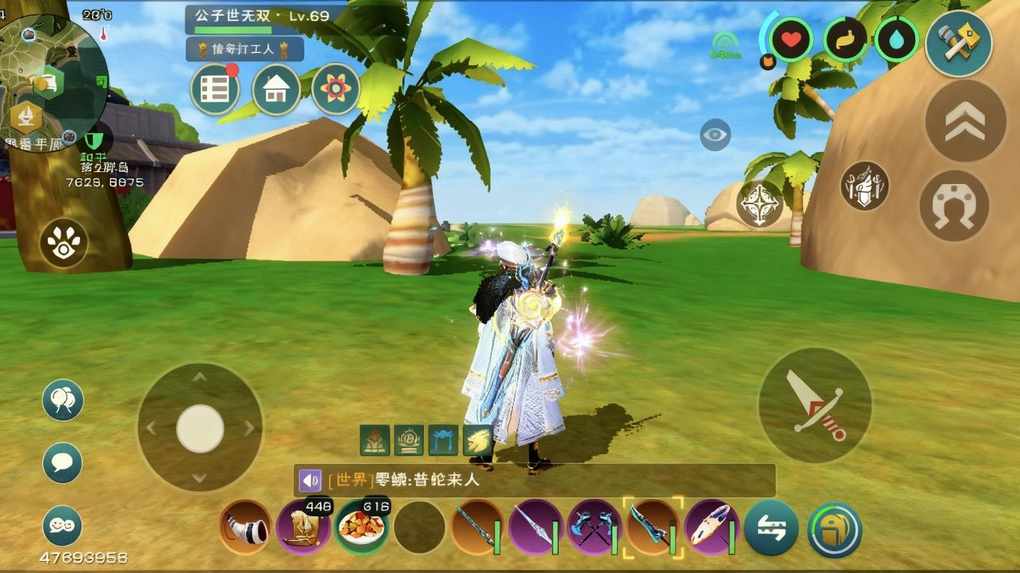Attack with the dagger button
This screenshot has width=1020, height=573.
pos(815,405)
